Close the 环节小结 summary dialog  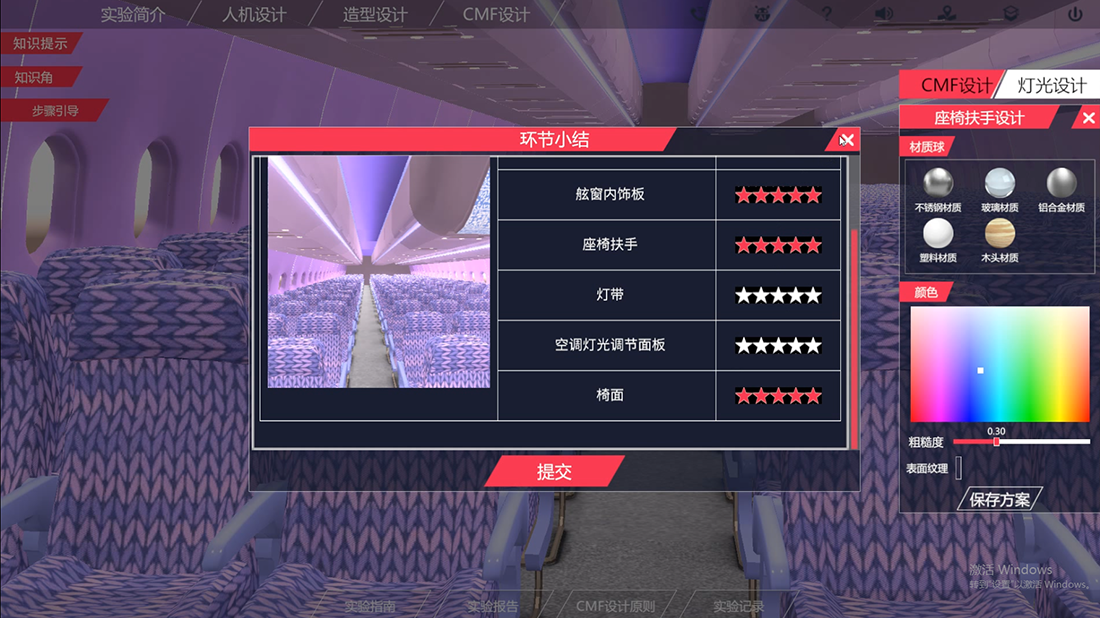click(x=846, y=140)
